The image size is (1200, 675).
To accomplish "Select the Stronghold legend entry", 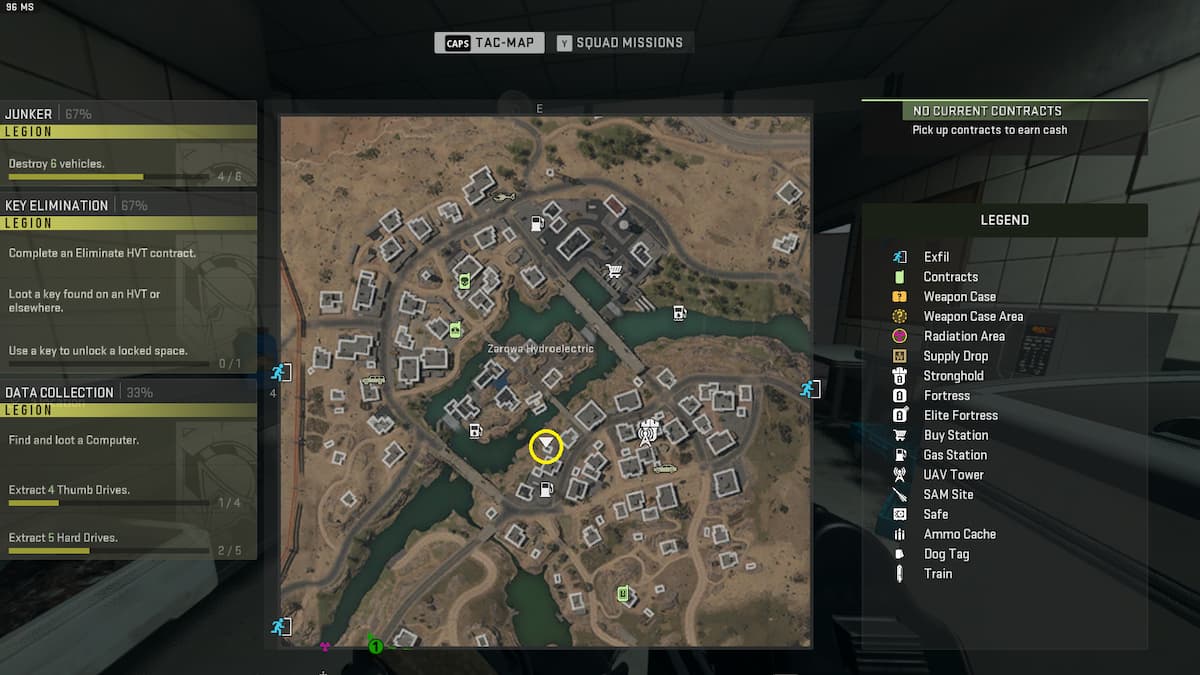I will (x=953, y=376).
